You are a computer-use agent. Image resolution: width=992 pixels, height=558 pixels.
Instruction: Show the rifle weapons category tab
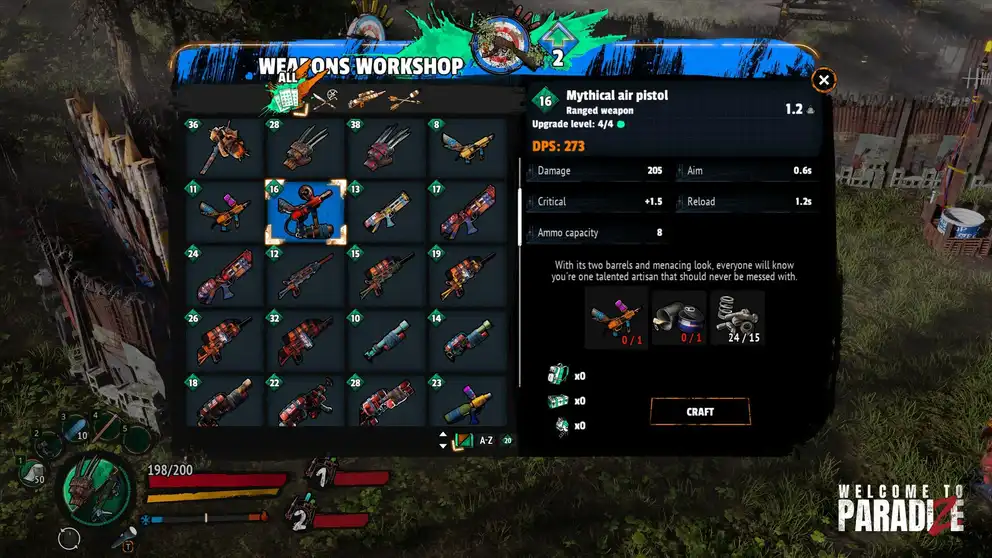(x=366, y=99)
